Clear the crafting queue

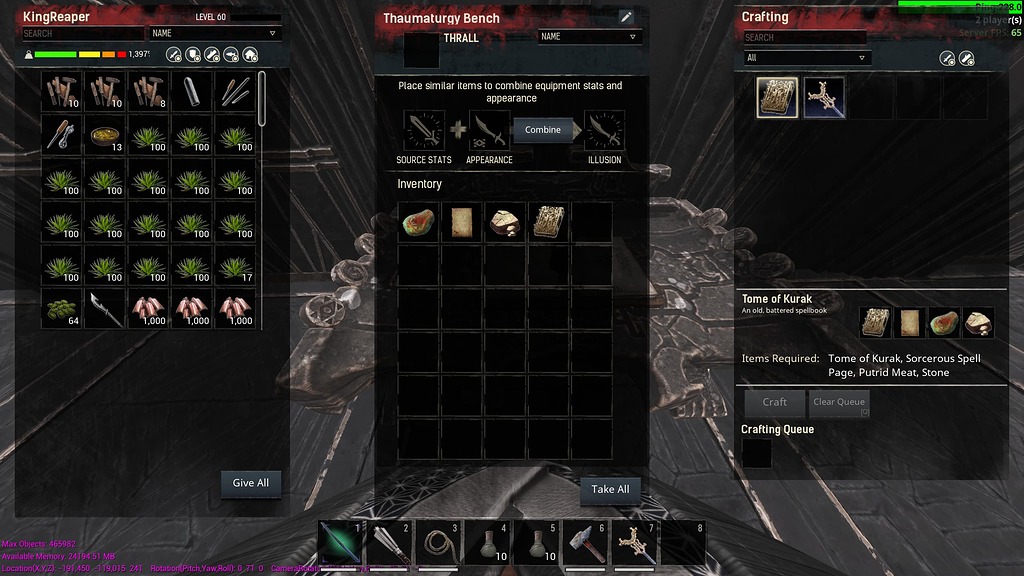click(838, 402)
